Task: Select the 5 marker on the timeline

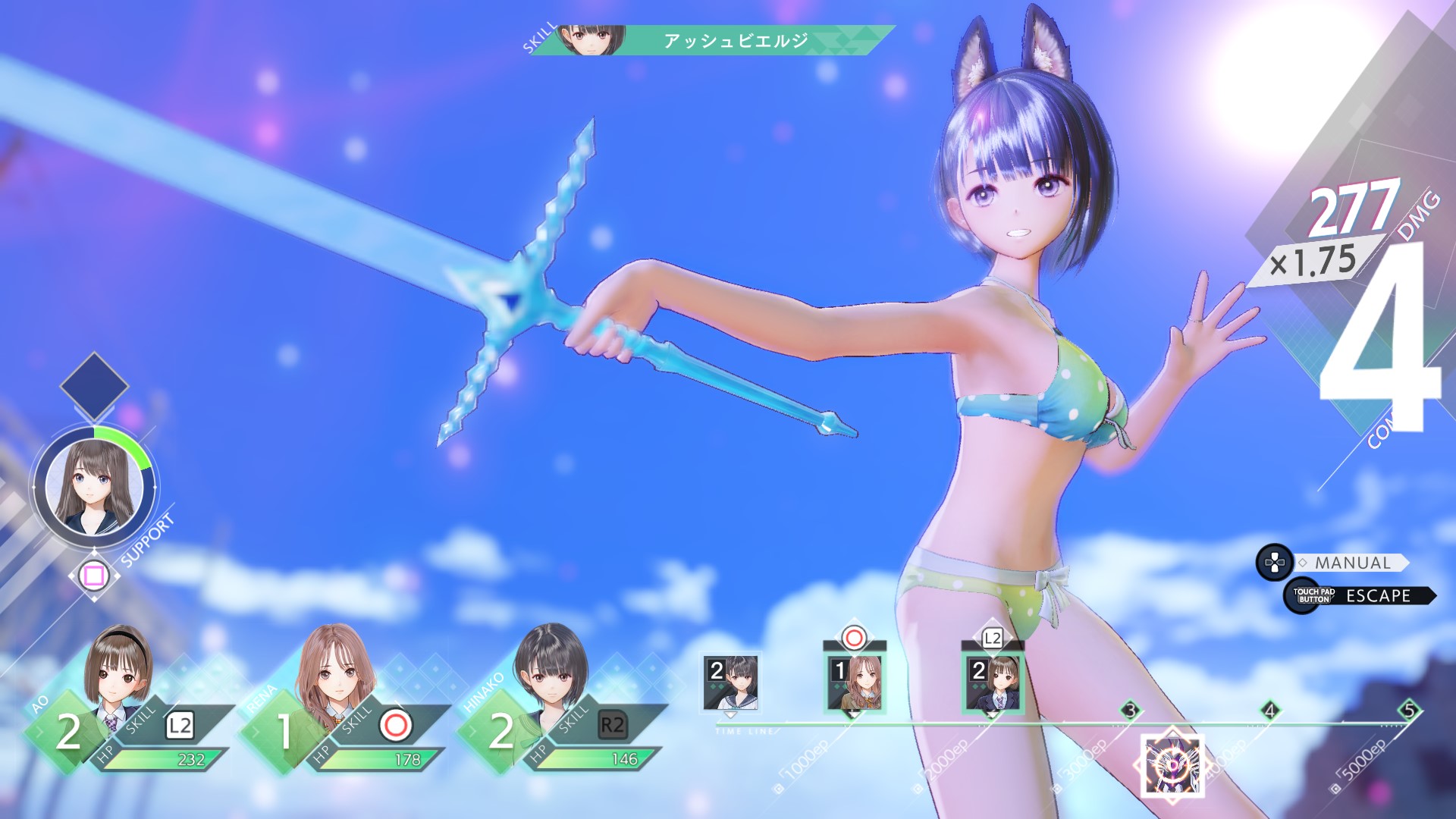Action: pyautogui.click(x=1409, y=711)
